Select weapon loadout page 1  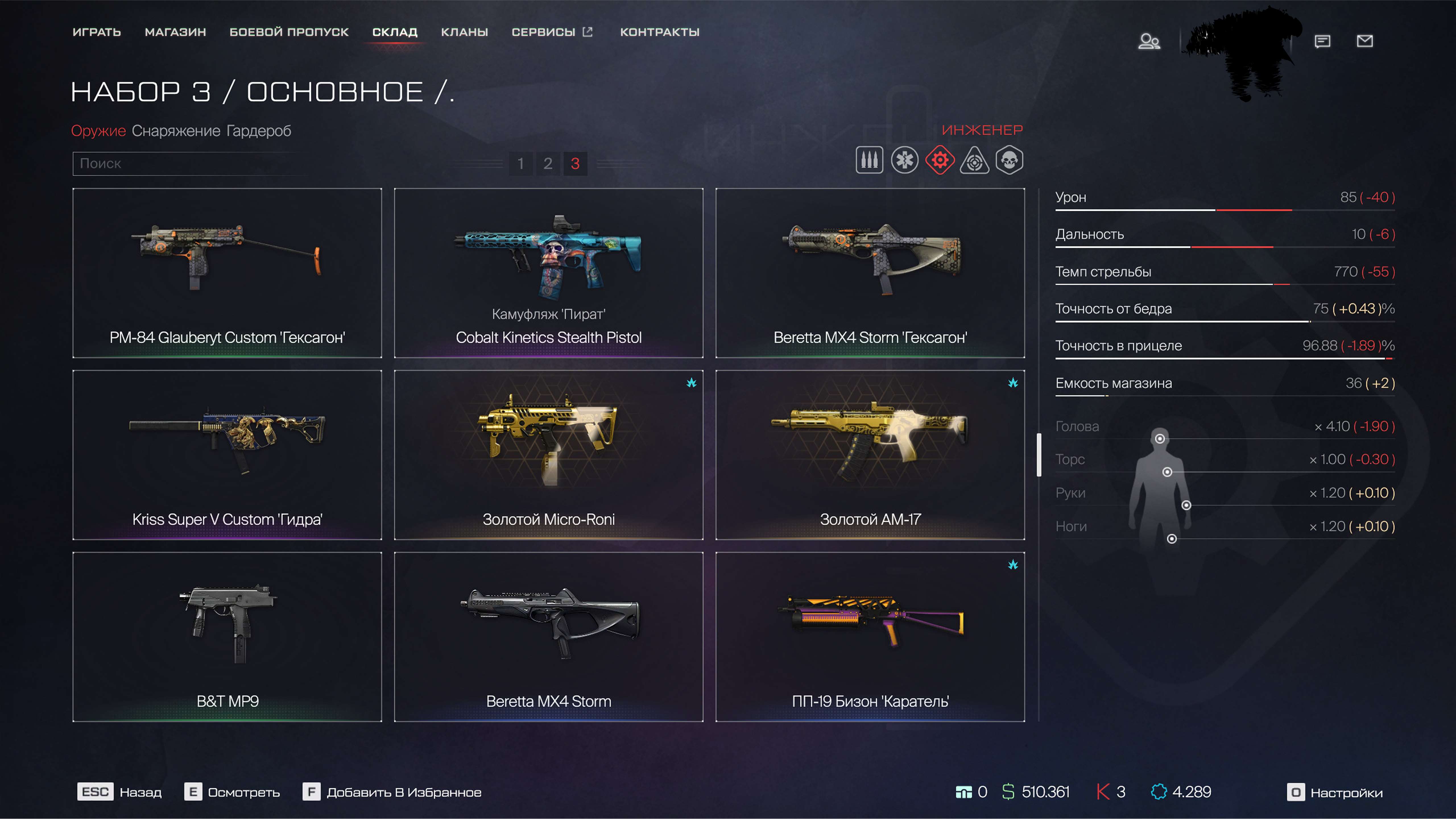tap(521, 164)
